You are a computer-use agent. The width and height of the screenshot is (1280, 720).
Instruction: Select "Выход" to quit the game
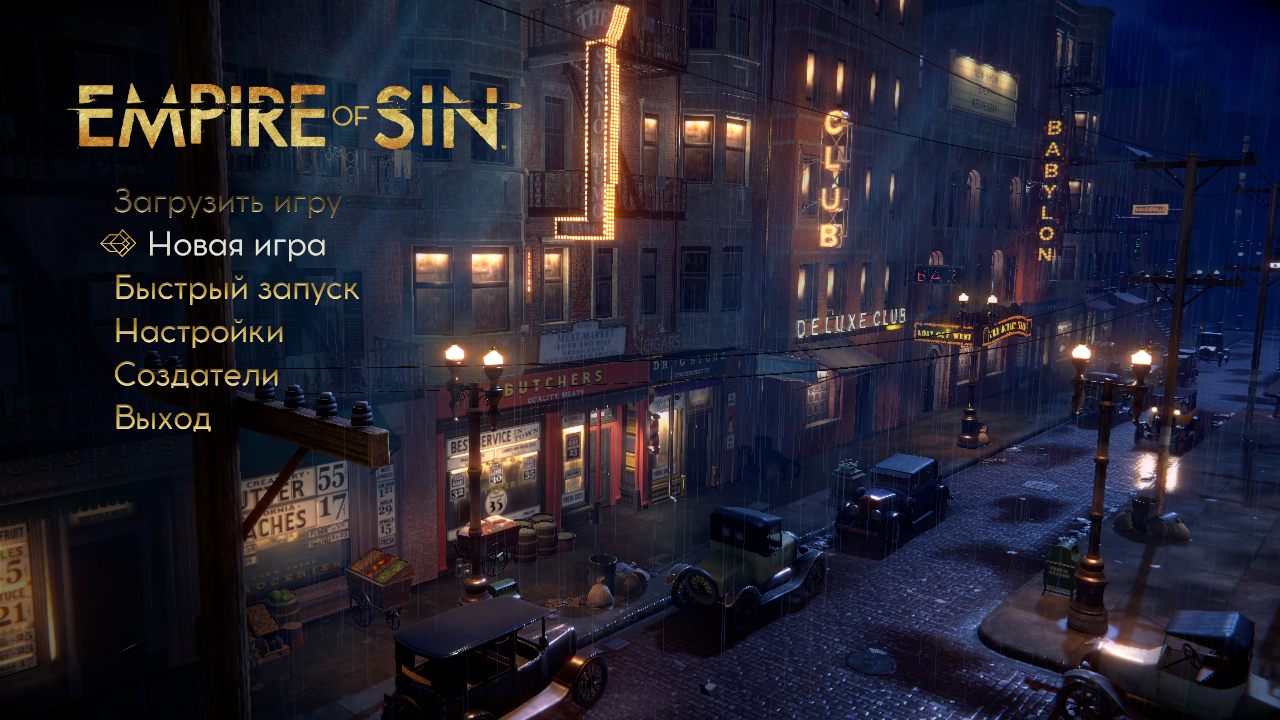166,419
